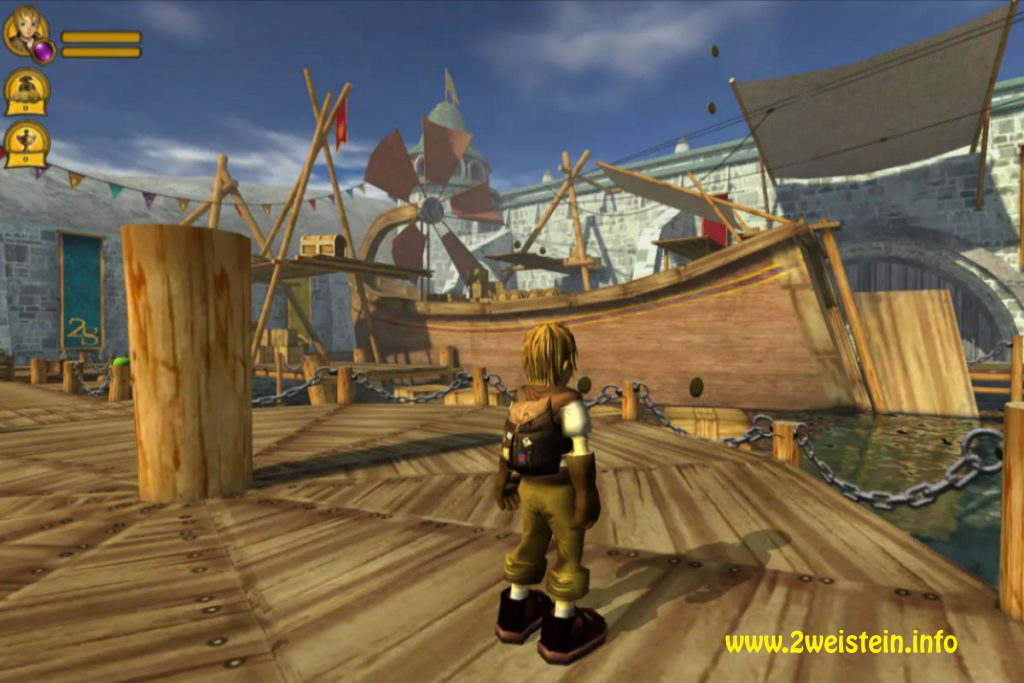Image resolution: width=1024 pixels, height=683 pixels.
Task: Visit the www.2weistein.info watermark link
Action: 840,642
